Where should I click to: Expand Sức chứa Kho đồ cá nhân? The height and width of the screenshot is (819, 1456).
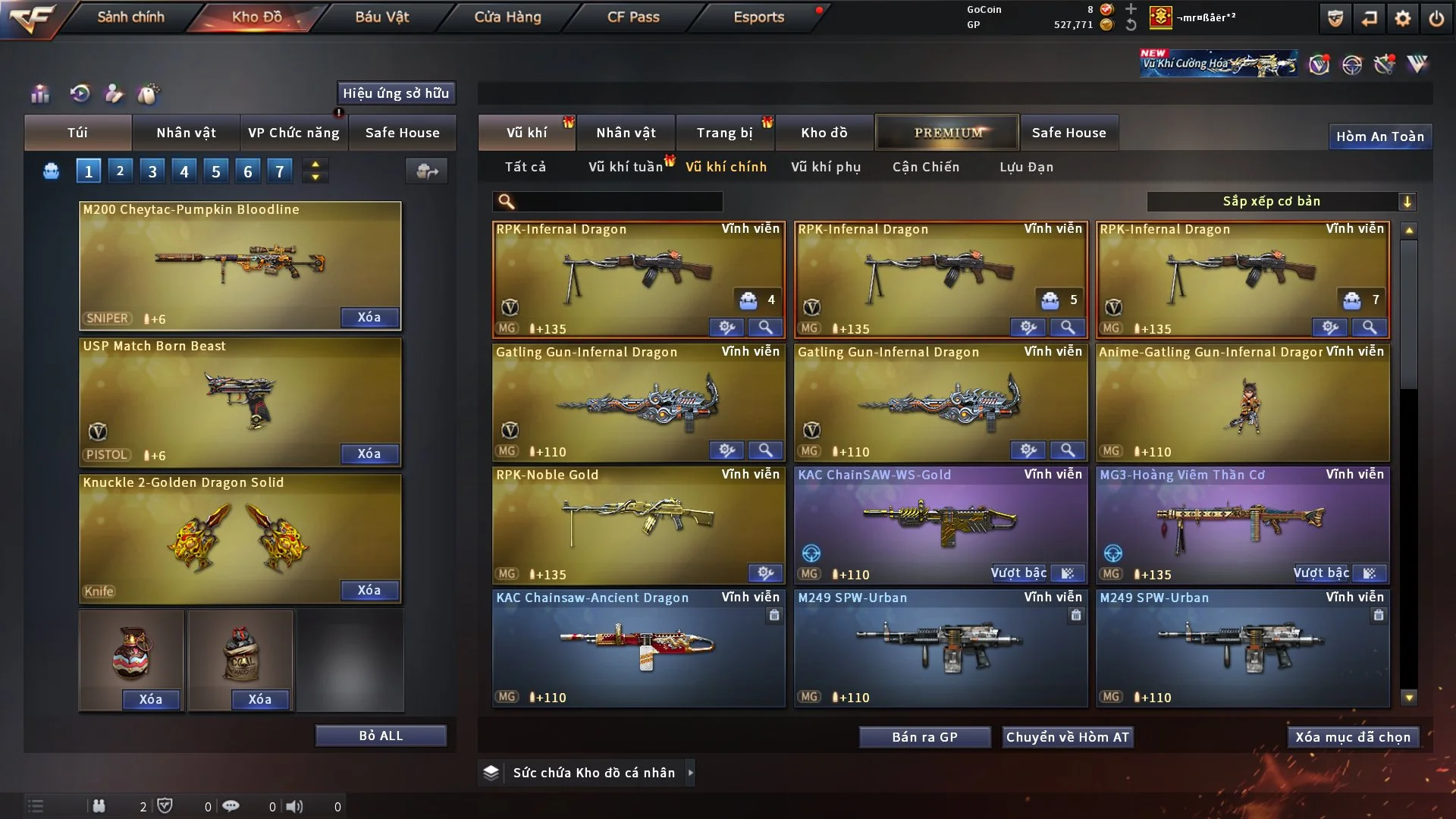click(x=593, y=773)
